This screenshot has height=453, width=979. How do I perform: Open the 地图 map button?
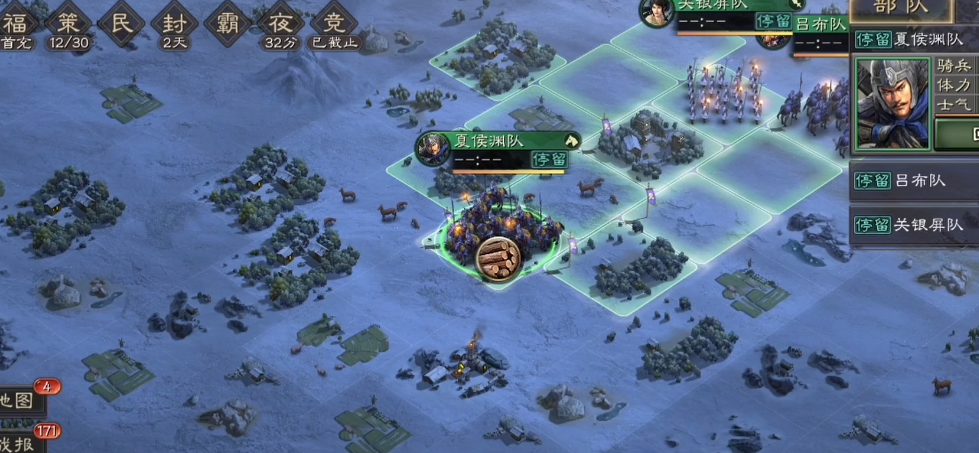[18, 401]
